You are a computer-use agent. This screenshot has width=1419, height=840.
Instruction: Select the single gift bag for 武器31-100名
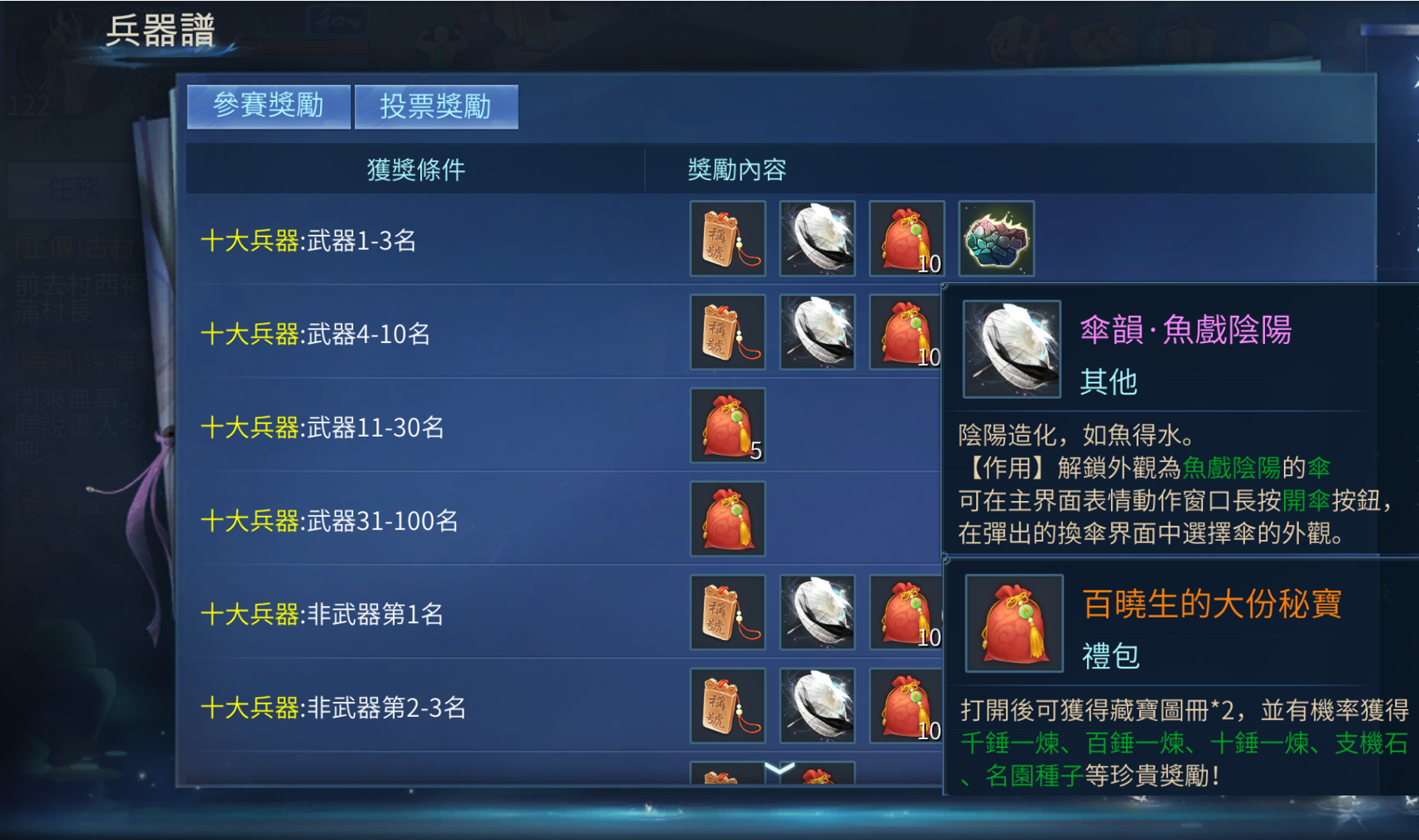coord(727,520)
